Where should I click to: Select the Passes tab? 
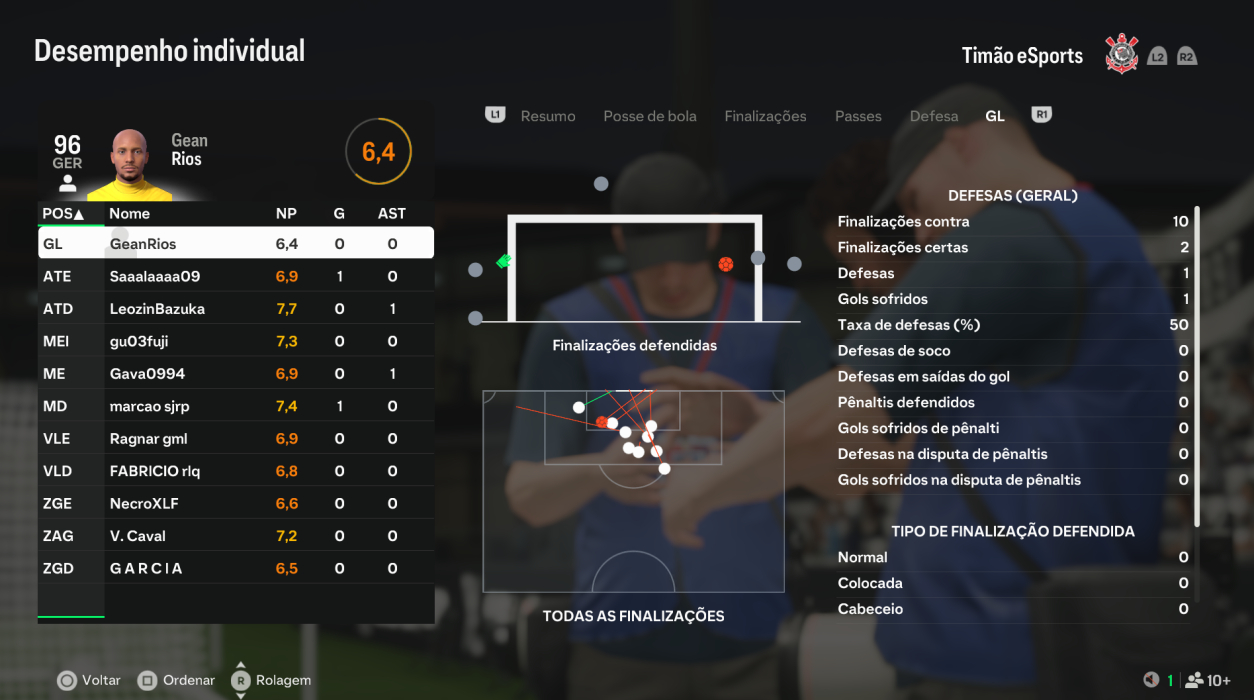tap(858, 116)
